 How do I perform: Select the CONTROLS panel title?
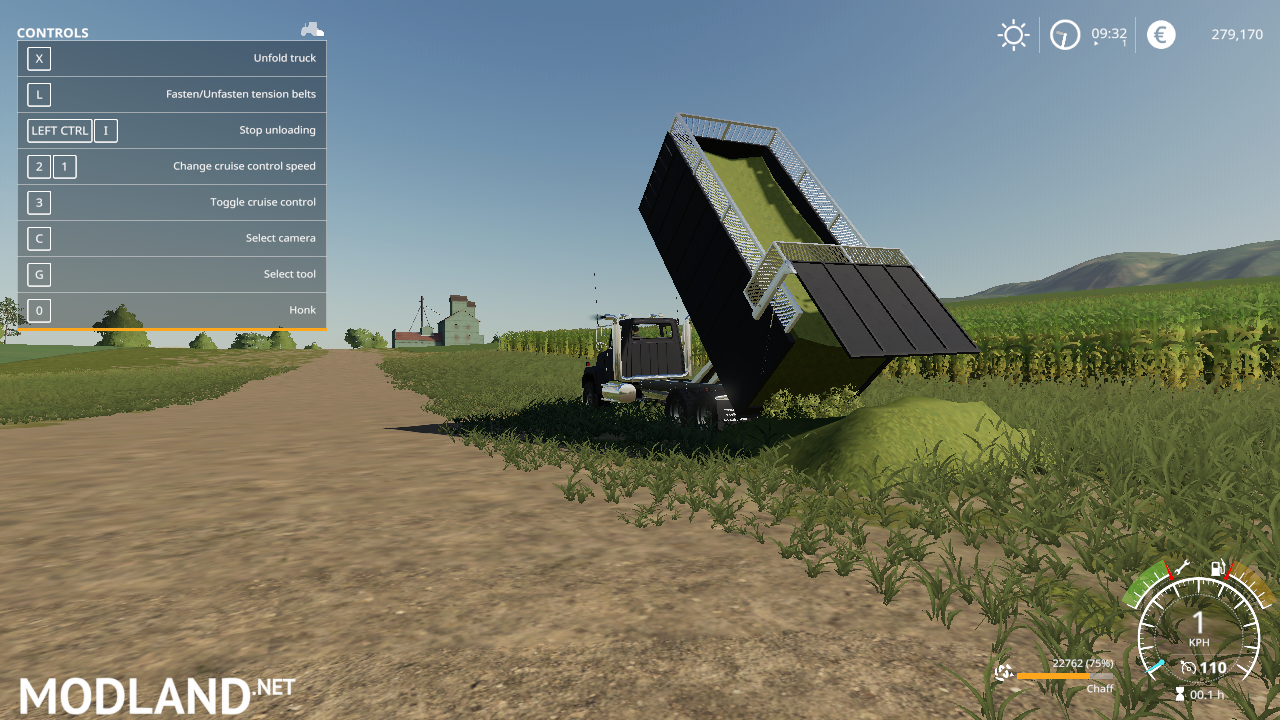point(52,32)
